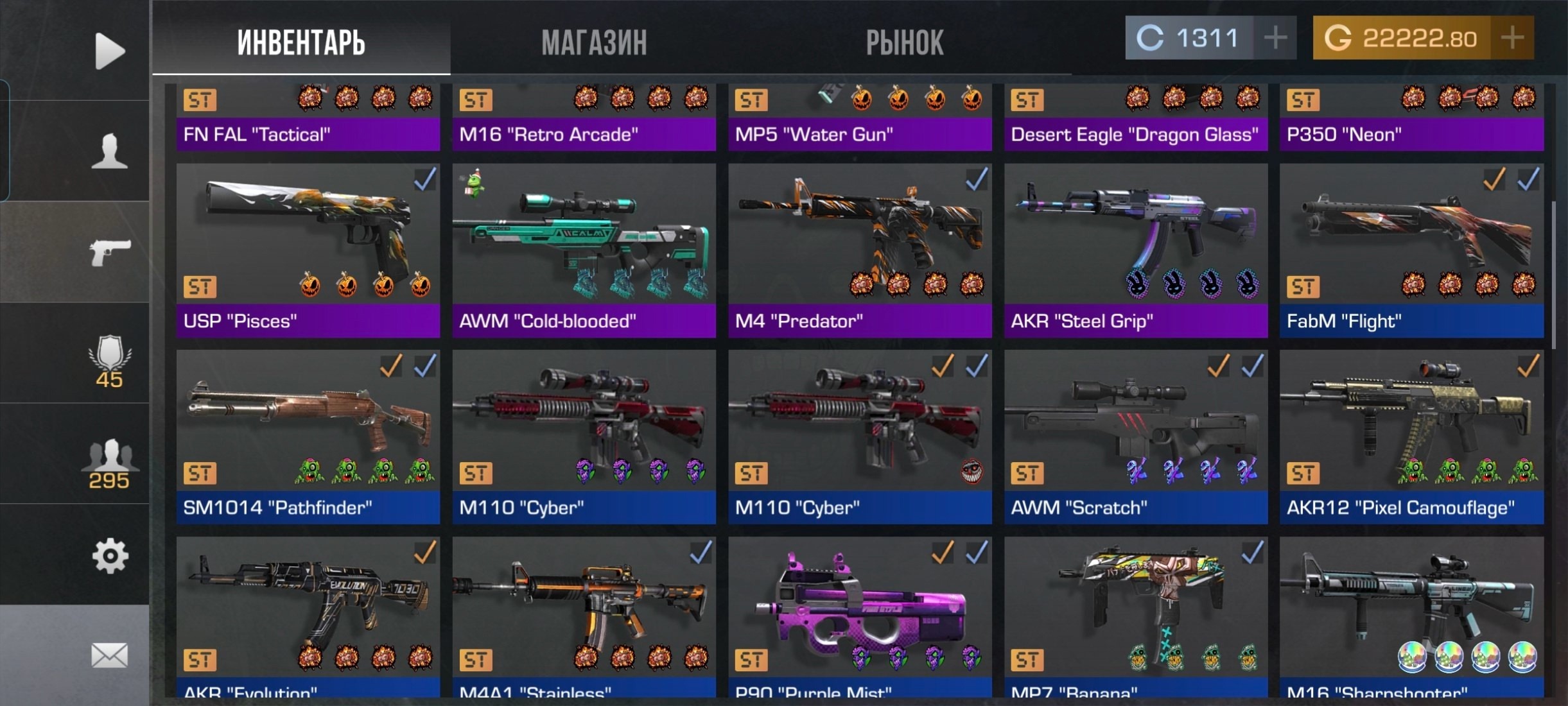1568x706 pixels.
Task: Select the AKR "Steel Grip" skin
Action: pos(1136,250)
